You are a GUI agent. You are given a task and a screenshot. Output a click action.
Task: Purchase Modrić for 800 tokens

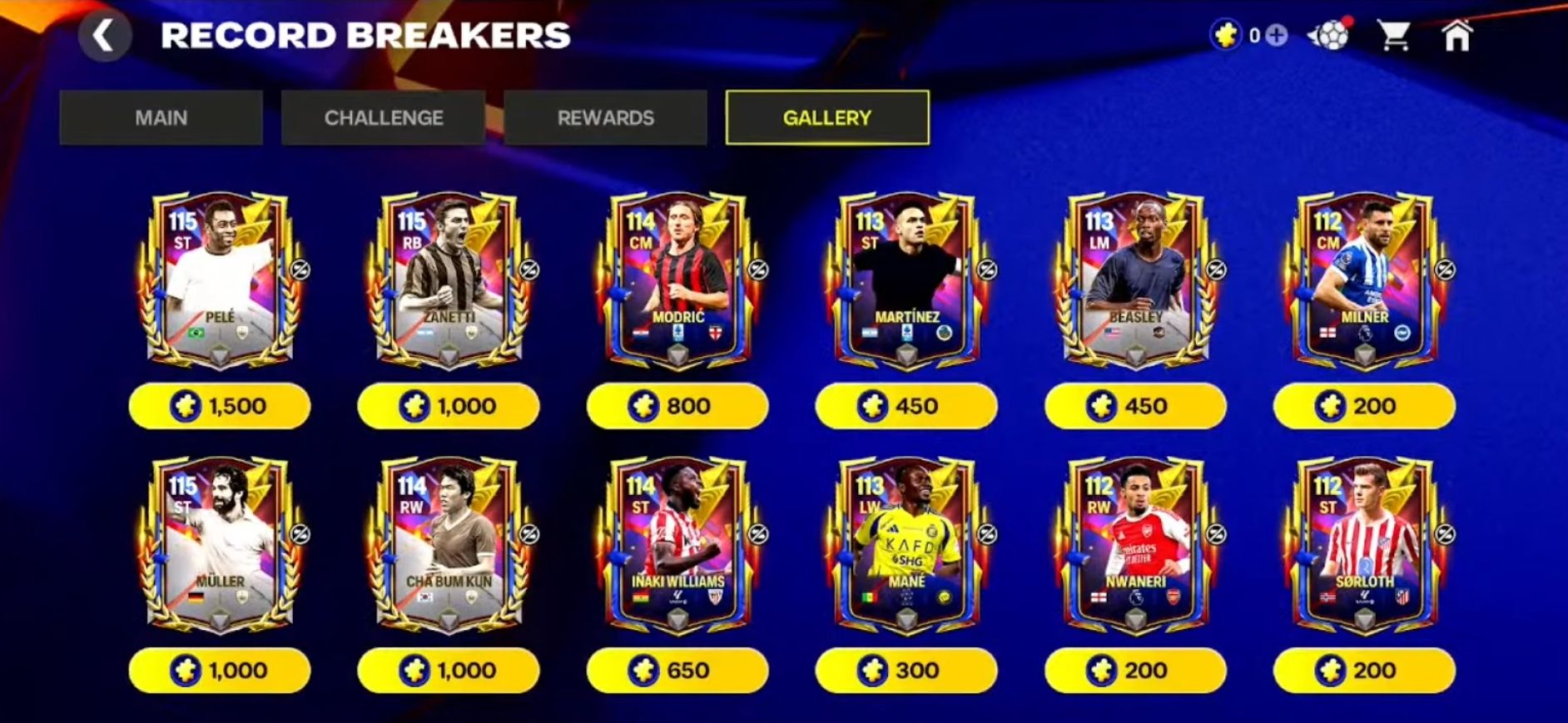pyautogui.click(x=677, y=406)
